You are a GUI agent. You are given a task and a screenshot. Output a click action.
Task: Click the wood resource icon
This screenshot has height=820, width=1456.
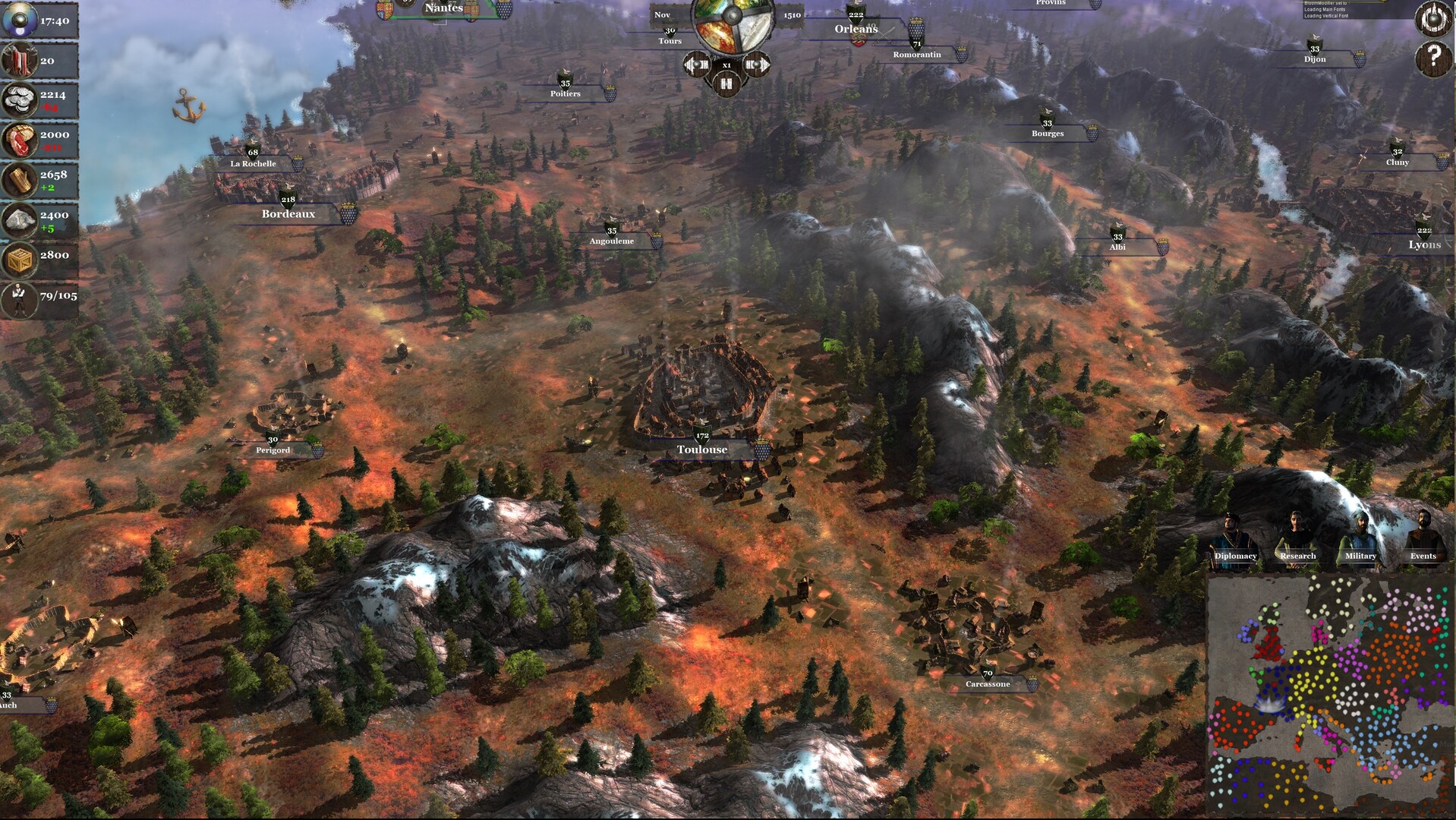tap(20, 178)
